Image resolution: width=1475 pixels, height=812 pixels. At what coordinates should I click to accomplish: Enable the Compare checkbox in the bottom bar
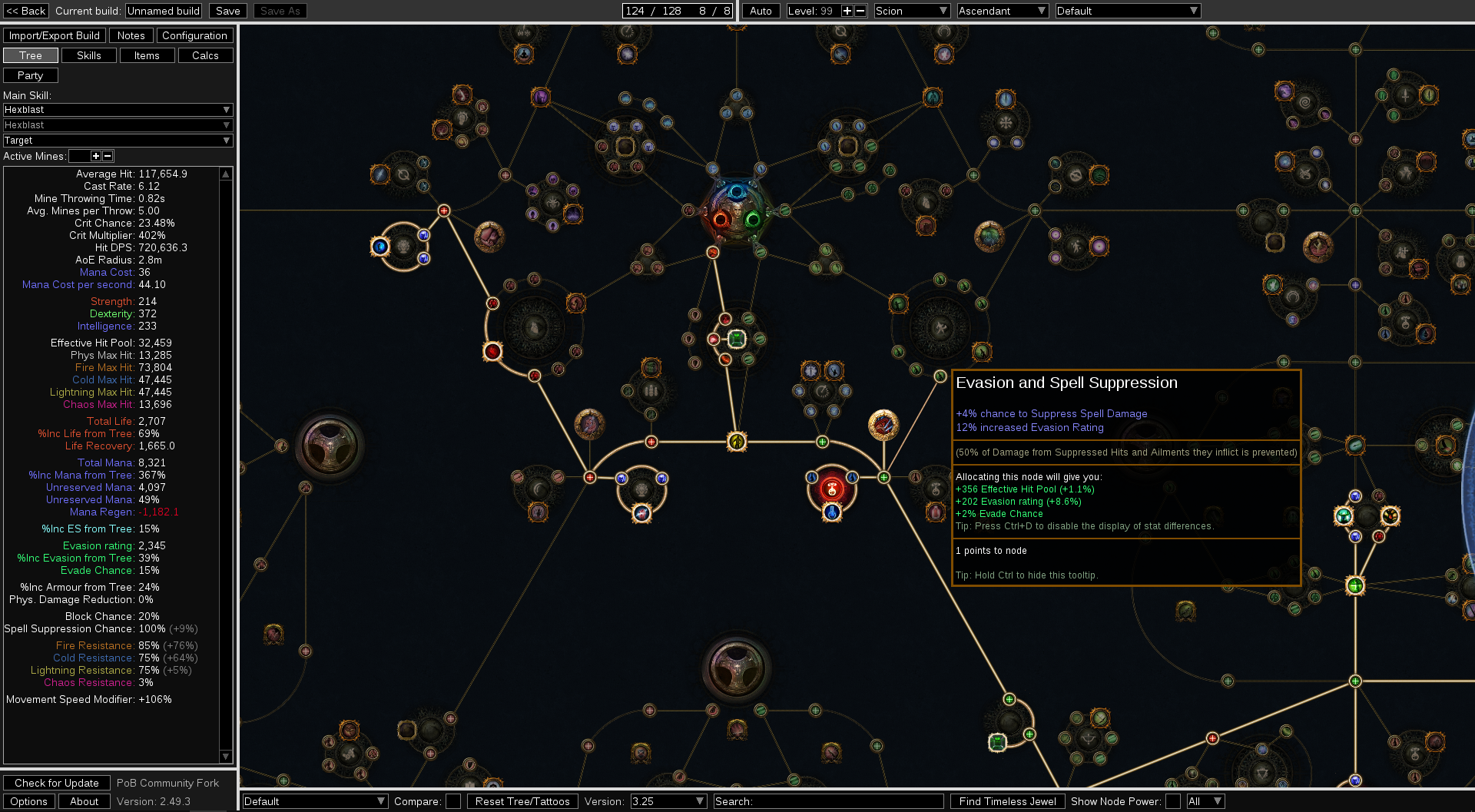coord(453,801)
